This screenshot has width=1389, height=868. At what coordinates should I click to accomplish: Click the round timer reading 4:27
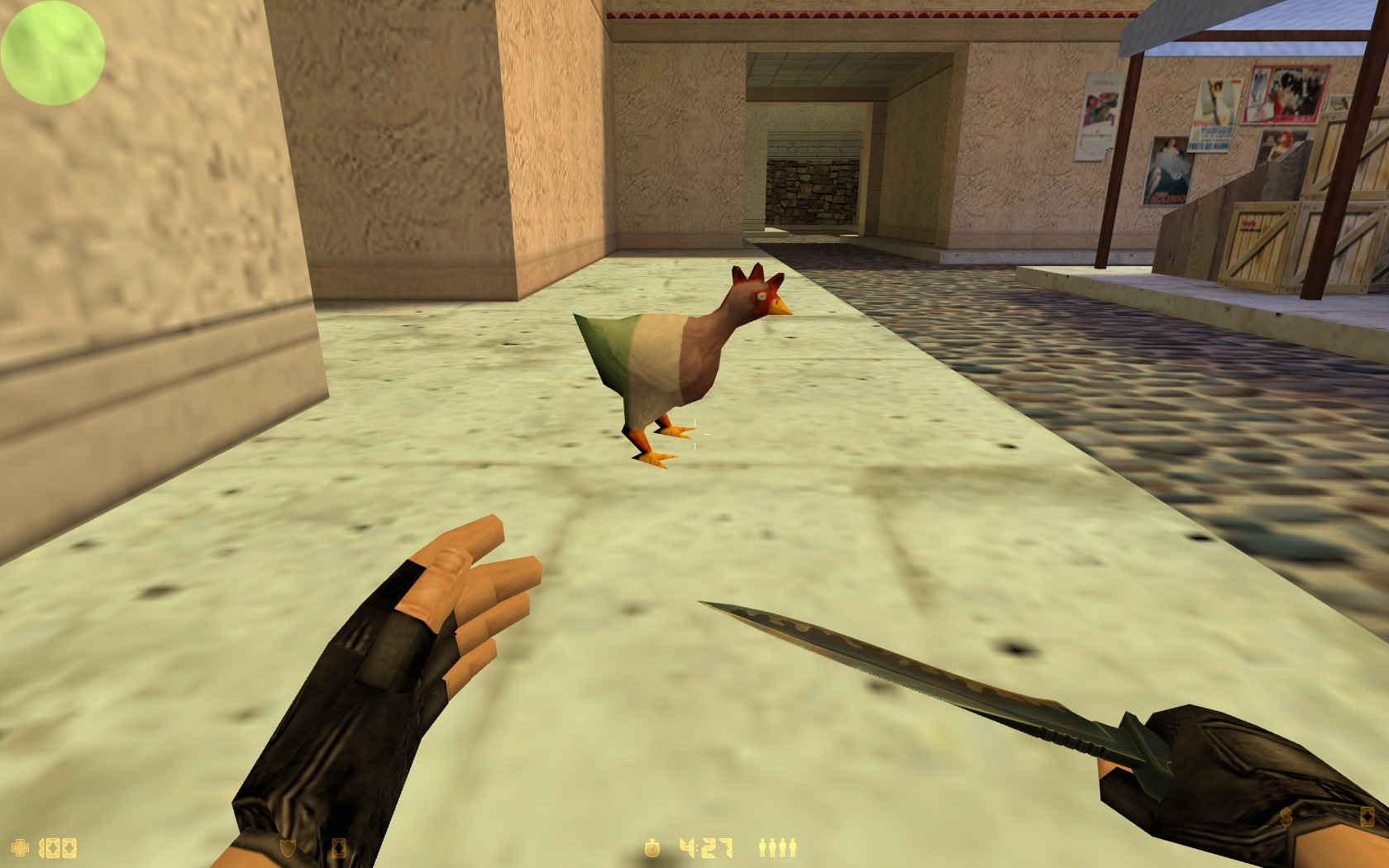(705, 847)
